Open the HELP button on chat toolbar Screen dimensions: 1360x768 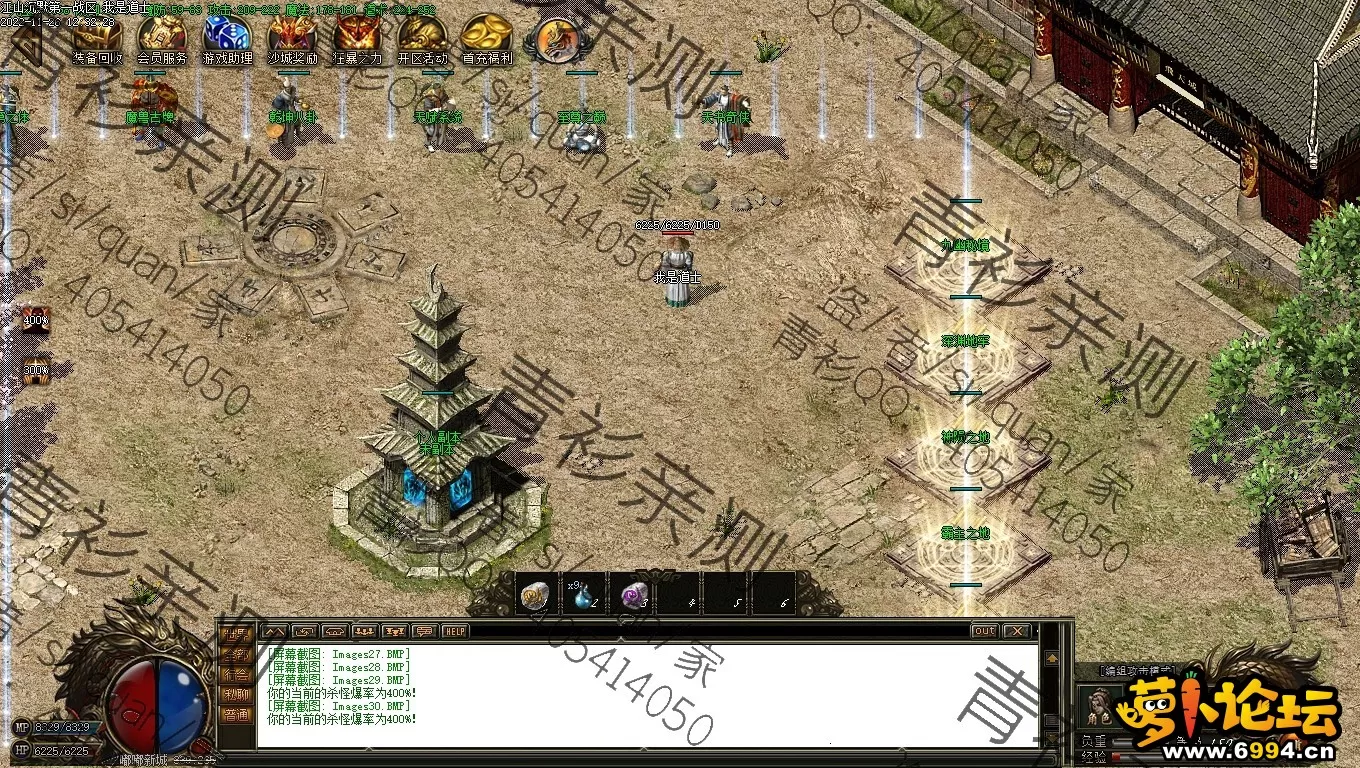click(x=456, y=631)
